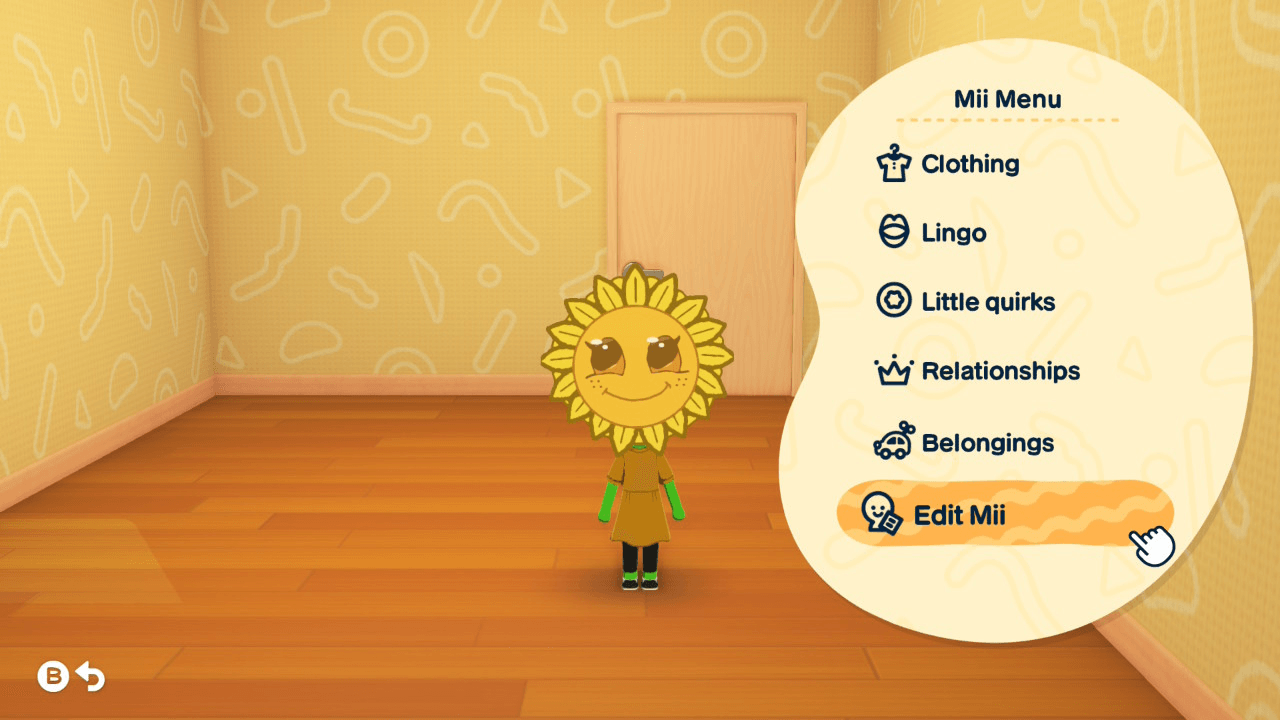1280x720 pixels.
Task: Click the back arrow icon at bottom left
Action: point(92,676)
